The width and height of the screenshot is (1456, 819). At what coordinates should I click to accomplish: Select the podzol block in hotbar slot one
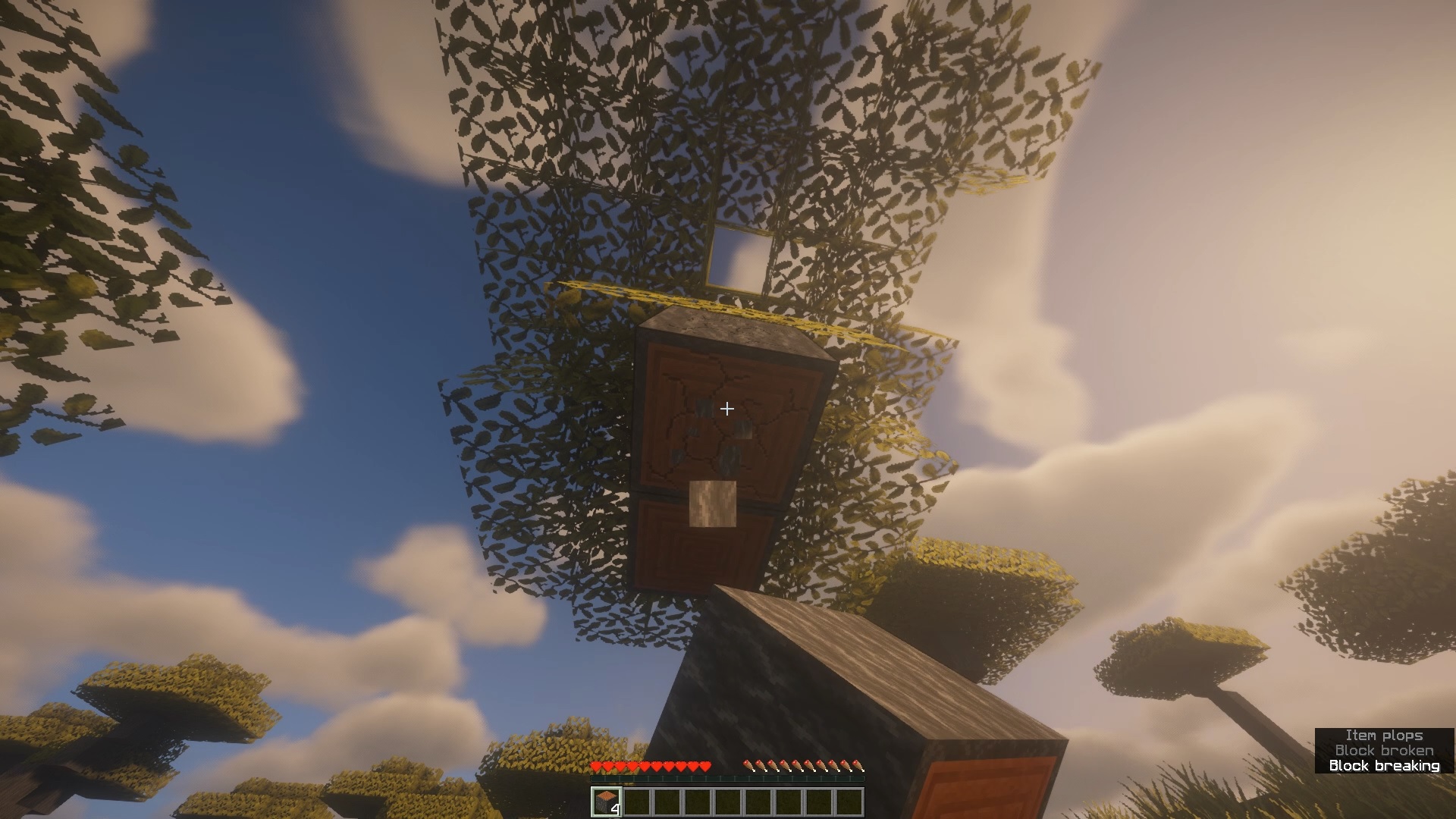(x=607, y=802)
